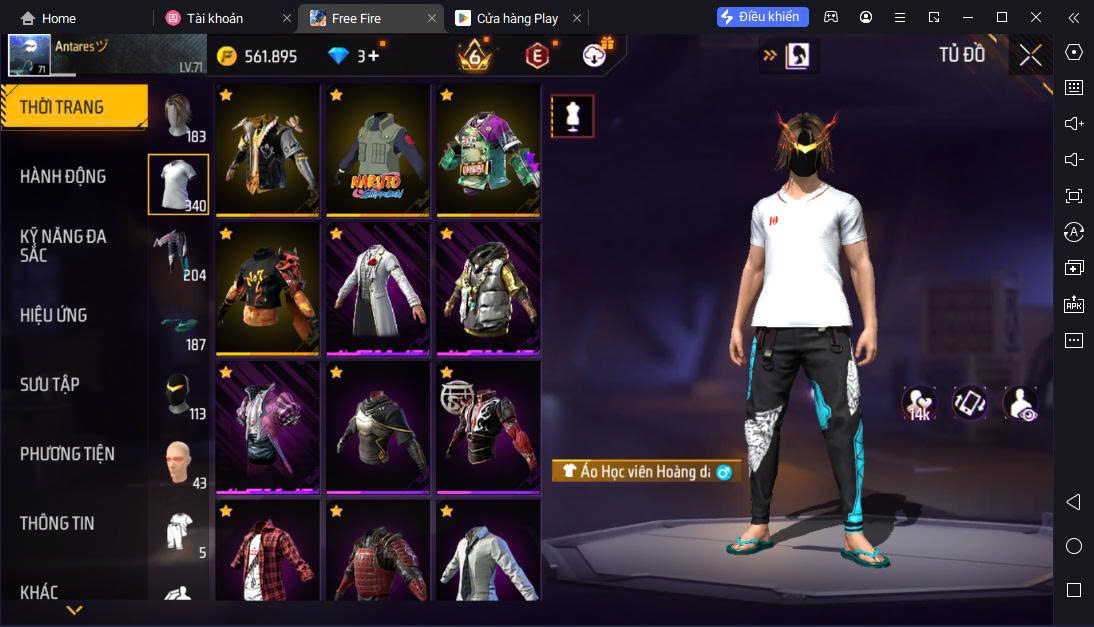This screenshot has width=1094, height=627.
Task: Add diamonds via the plus button
Action: [373, 56]
